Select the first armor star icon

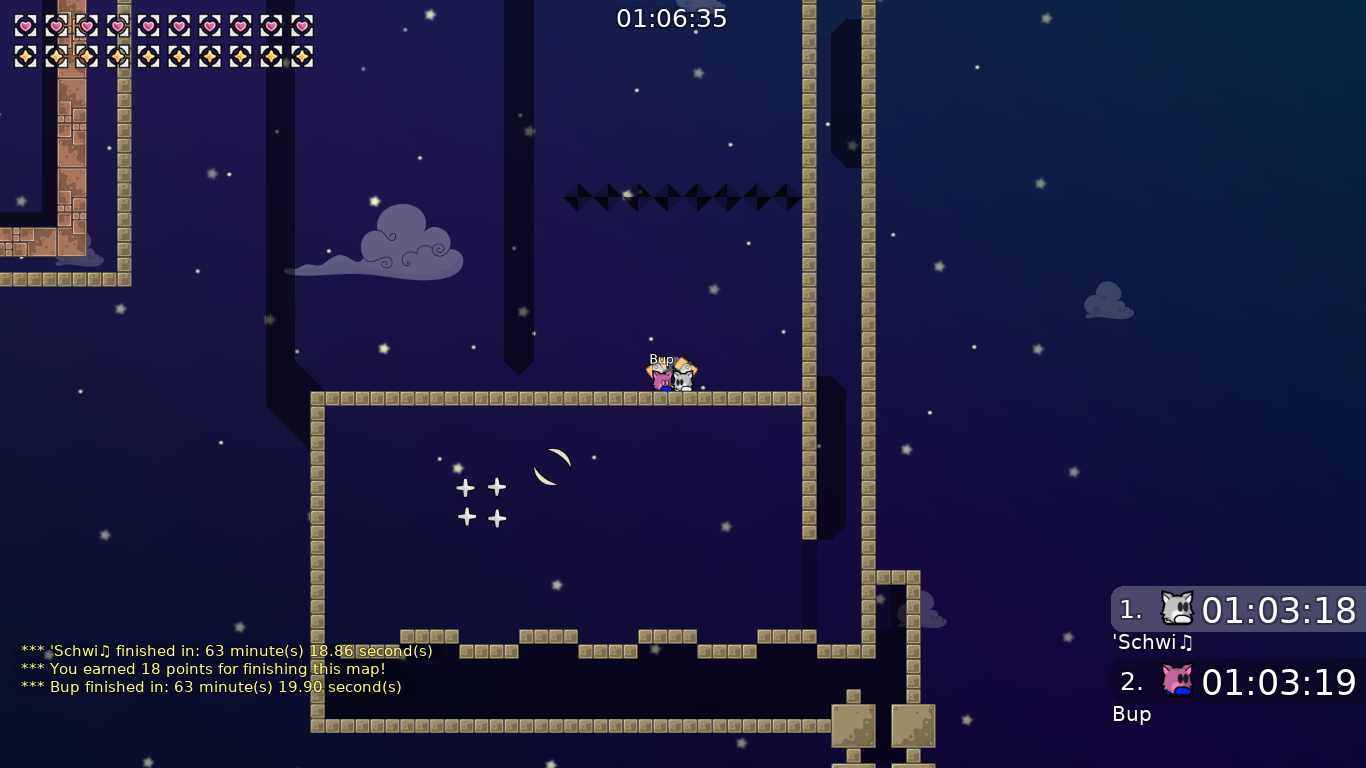25,54
